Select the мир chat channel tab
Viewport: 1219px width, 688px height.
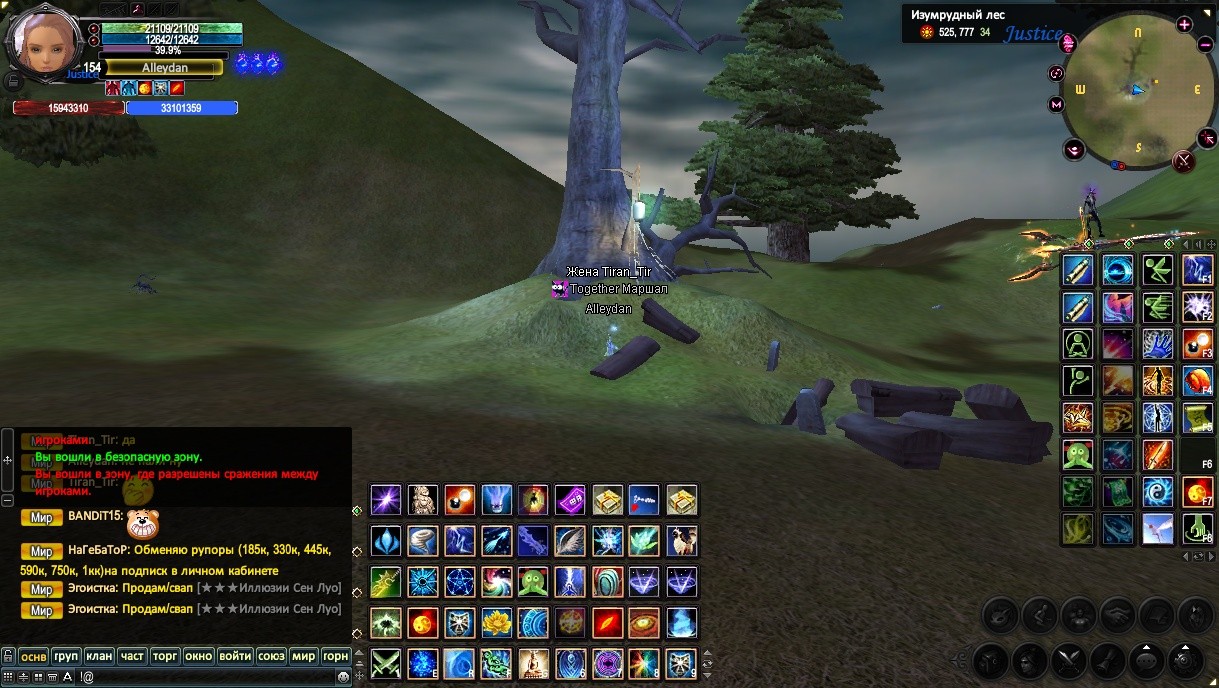coord(302,657)
